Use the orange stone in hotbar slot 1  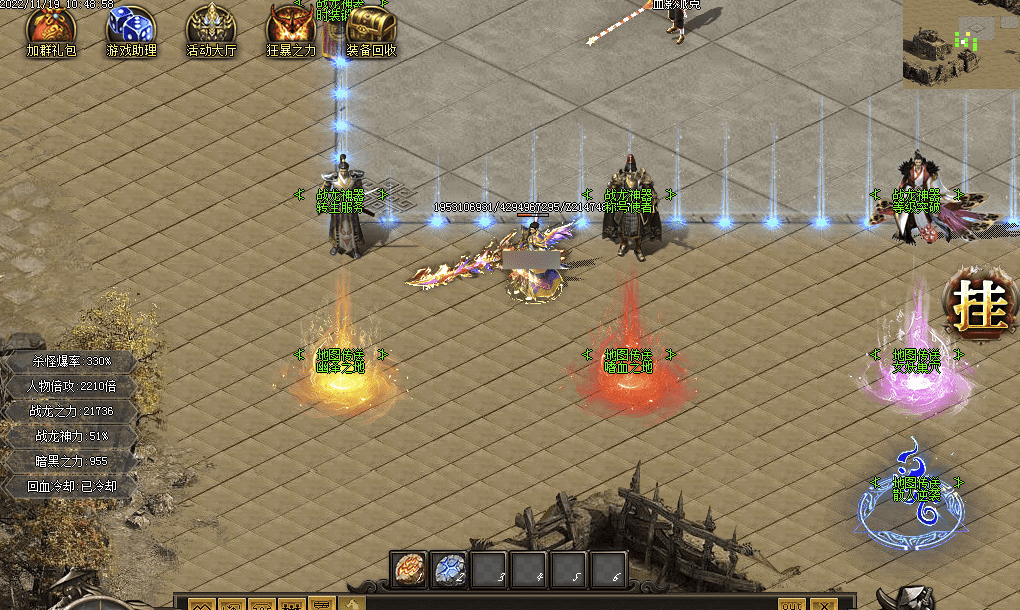click(x=409, y=570)
